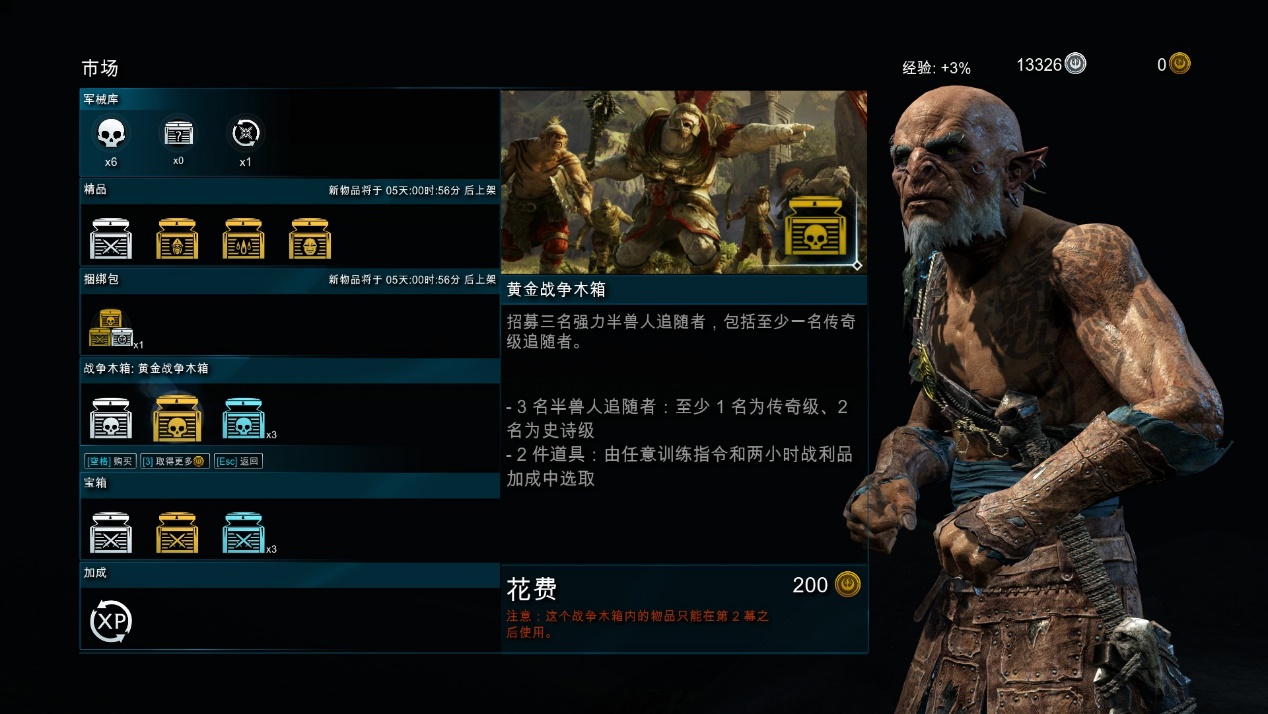Click the 取得更多 get more gold button
This screenshot has width=1268, height=714.
tap(174, 461)
